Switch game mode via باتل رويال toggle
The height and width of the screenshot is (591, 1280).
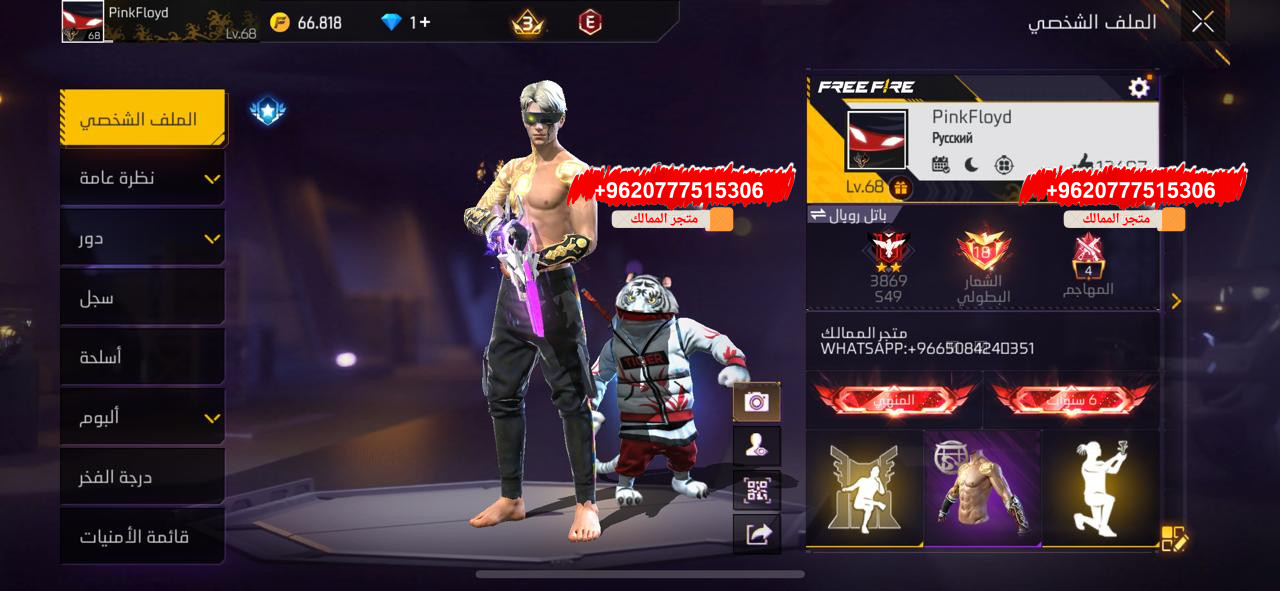(x=848, y=214)
